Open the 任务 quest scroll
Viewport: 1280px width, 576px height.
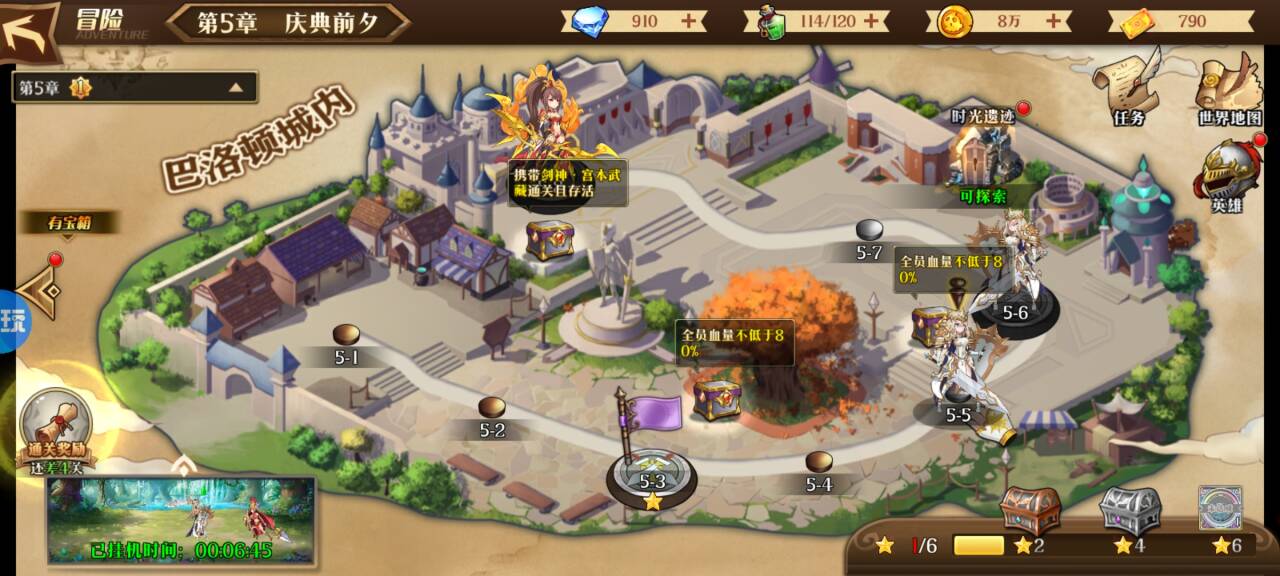1127,88
